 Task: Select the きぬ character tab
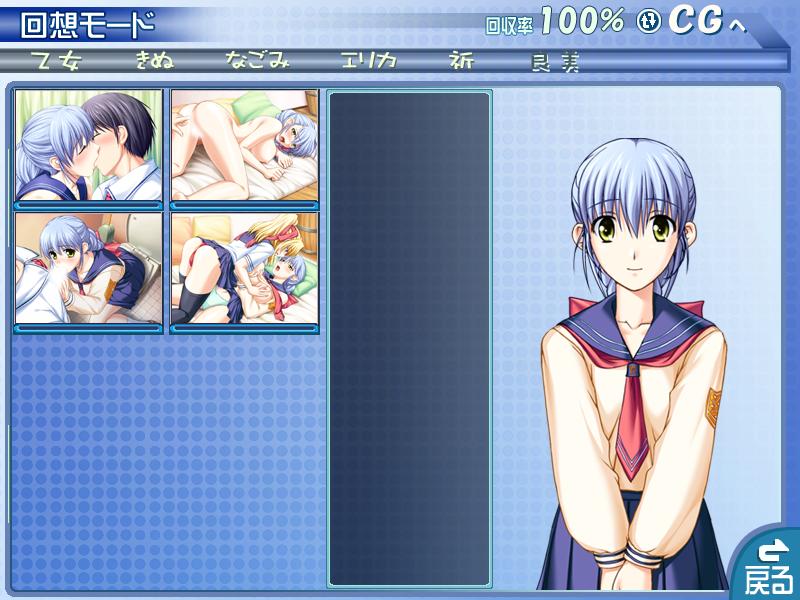point(155,61)
